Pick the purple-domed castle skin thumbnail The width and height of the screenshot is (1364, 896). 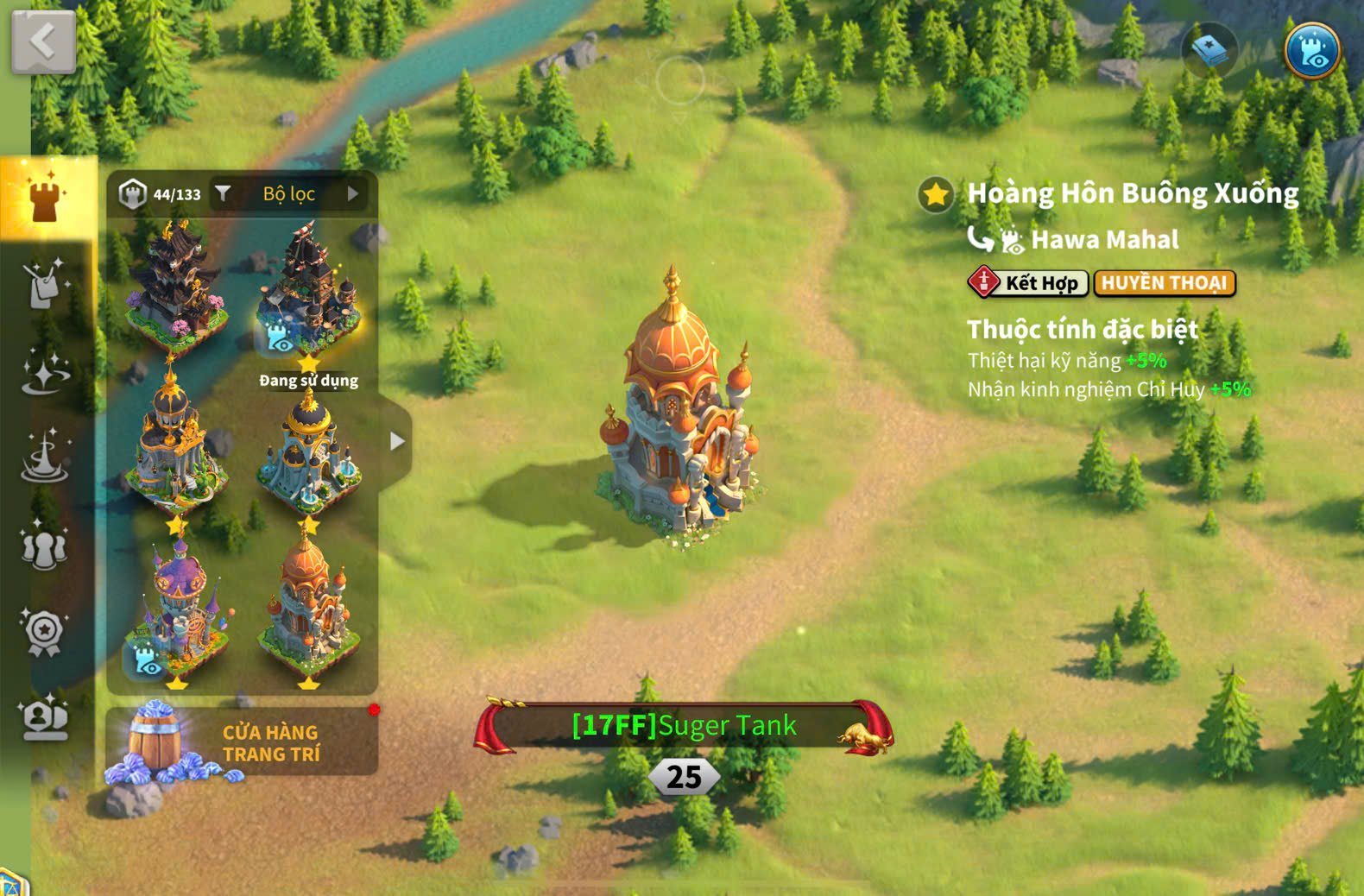tap(178, 609)
